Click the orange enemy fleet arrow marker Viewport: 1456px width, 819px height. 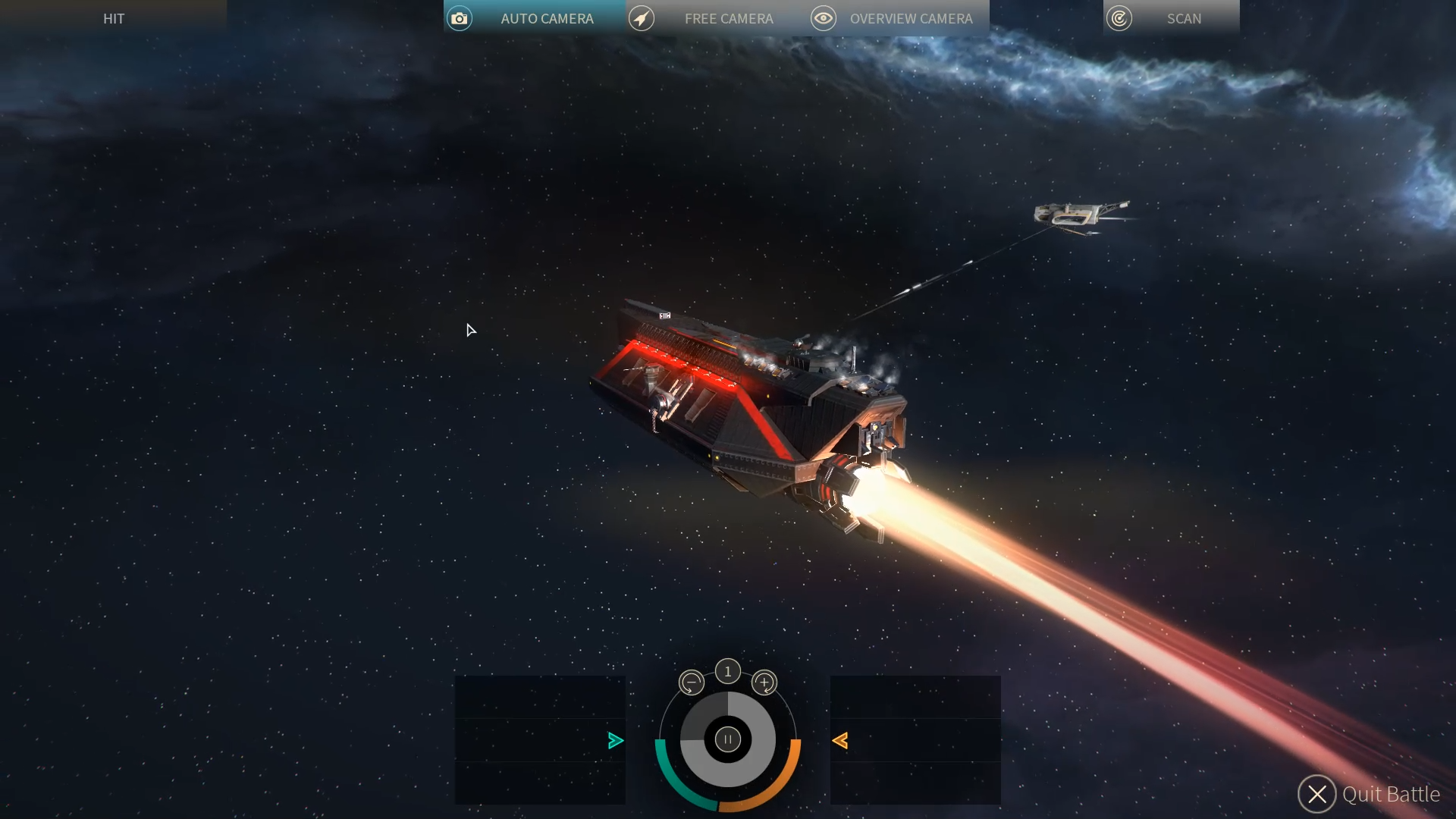[x=840, y=741]
